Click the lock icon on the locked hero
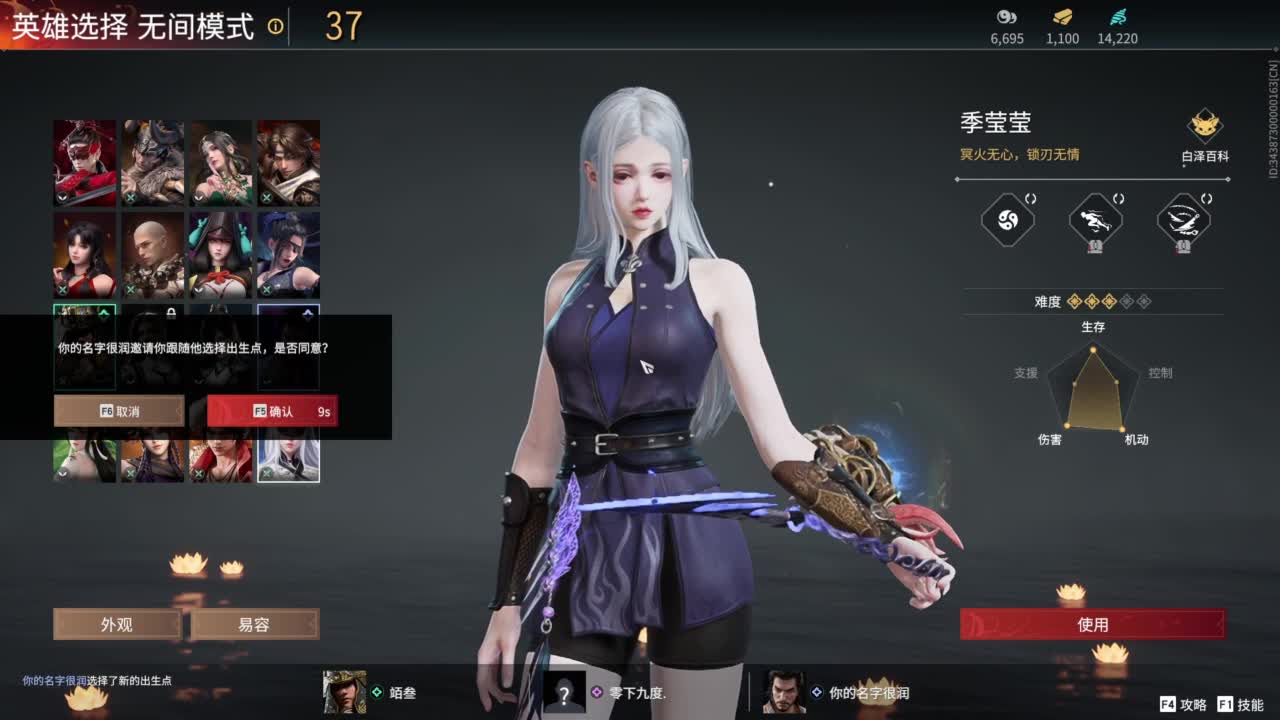 171,312
